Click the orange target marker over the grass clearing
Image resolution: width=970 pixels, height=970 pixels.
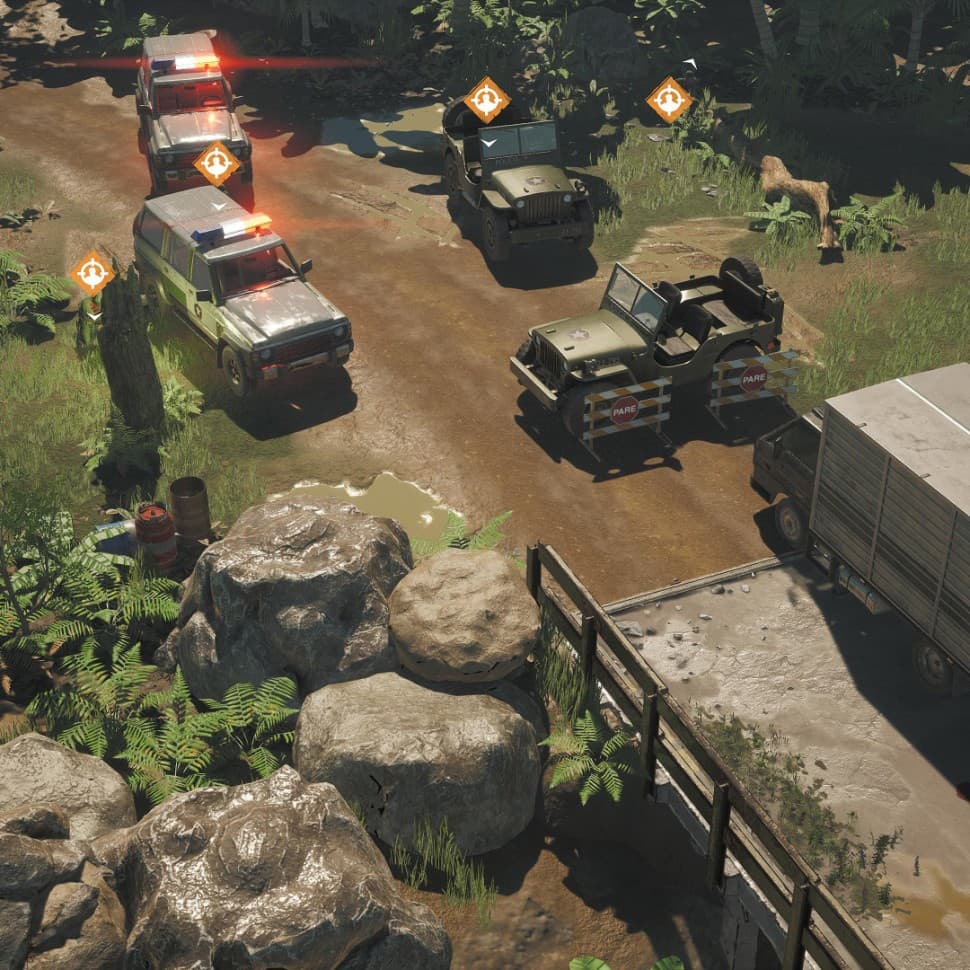(x=669, y=100)
